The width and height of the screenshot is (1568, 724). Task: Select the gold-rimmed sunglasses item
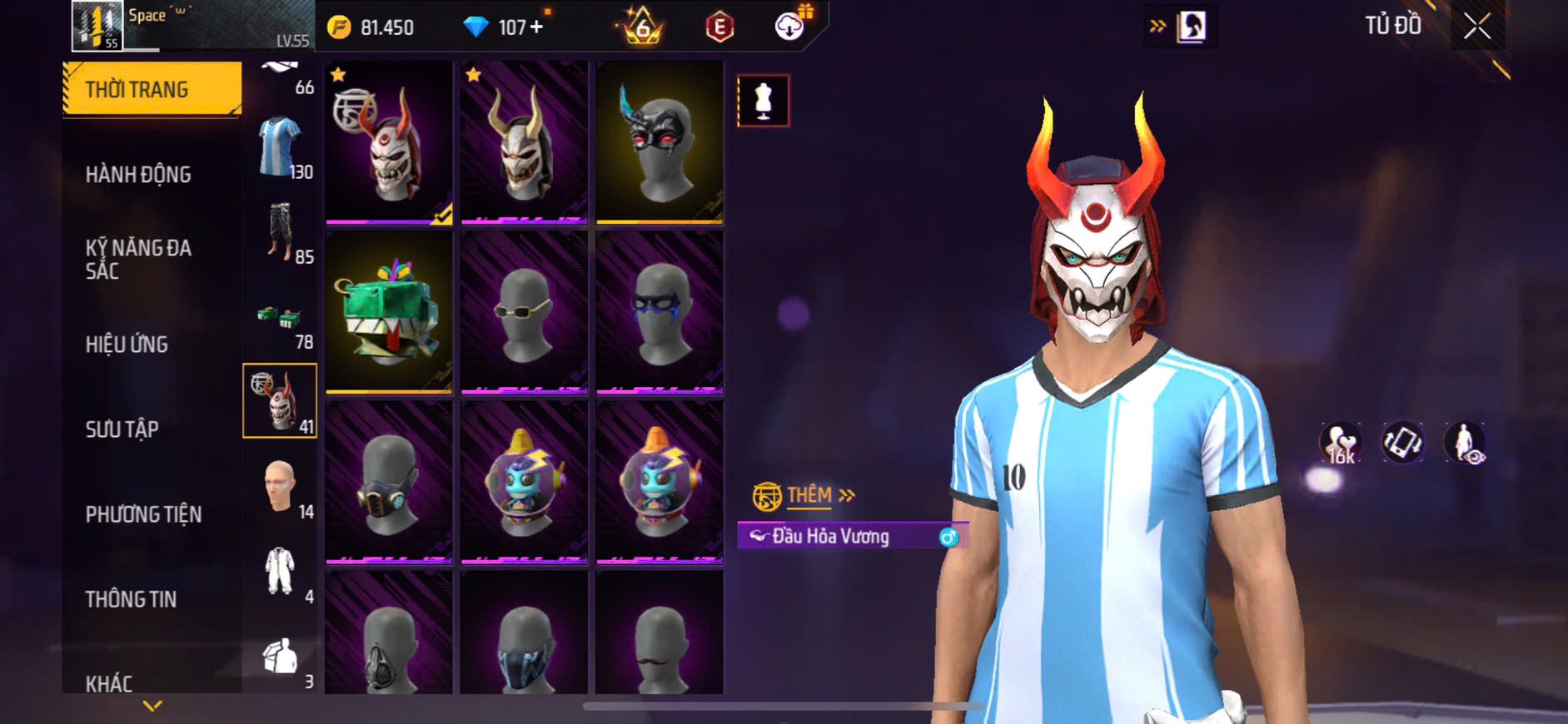[524, 312]
